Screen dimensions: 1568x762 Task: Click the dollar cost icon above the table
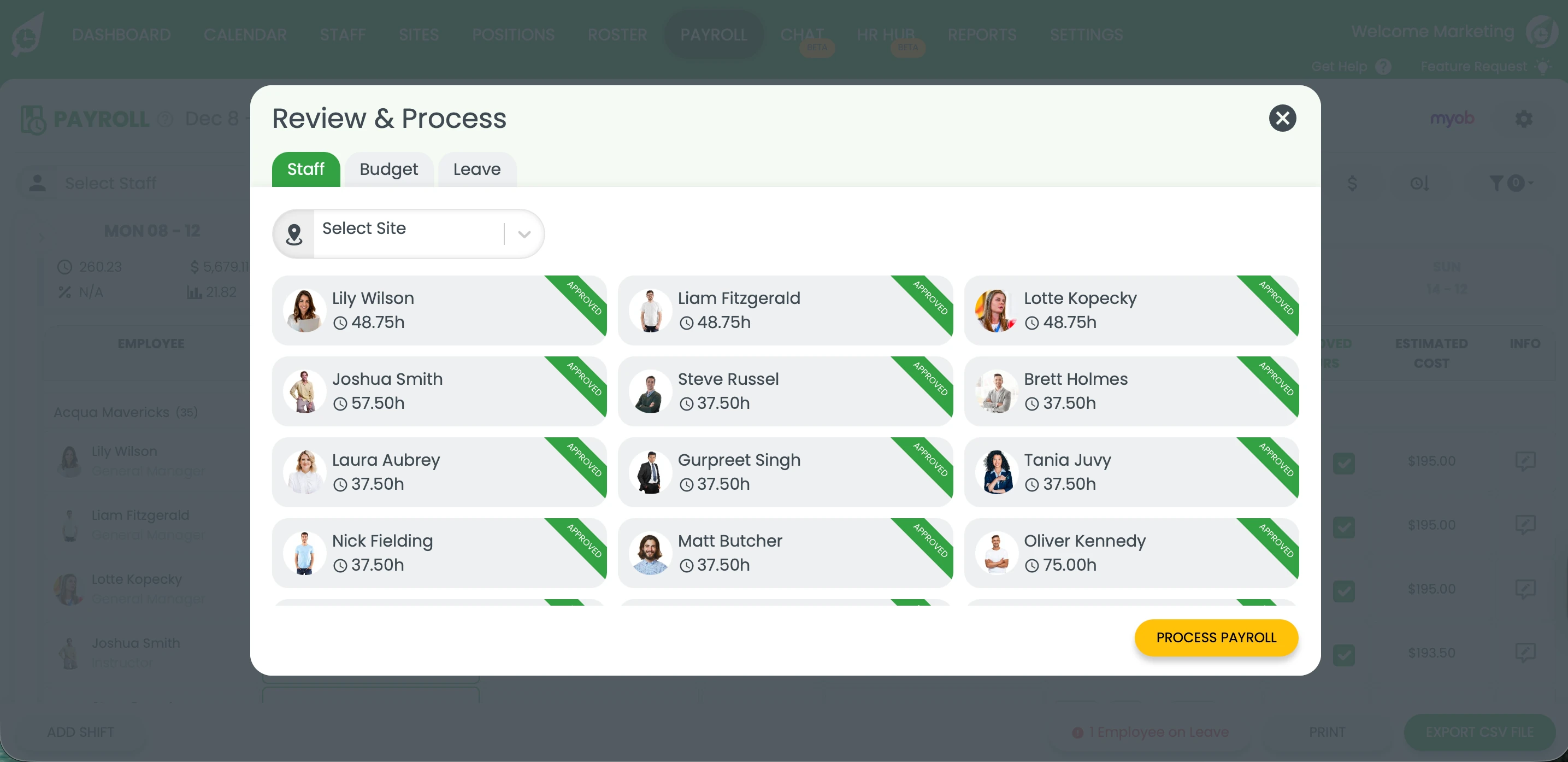tap(1353, 182)
